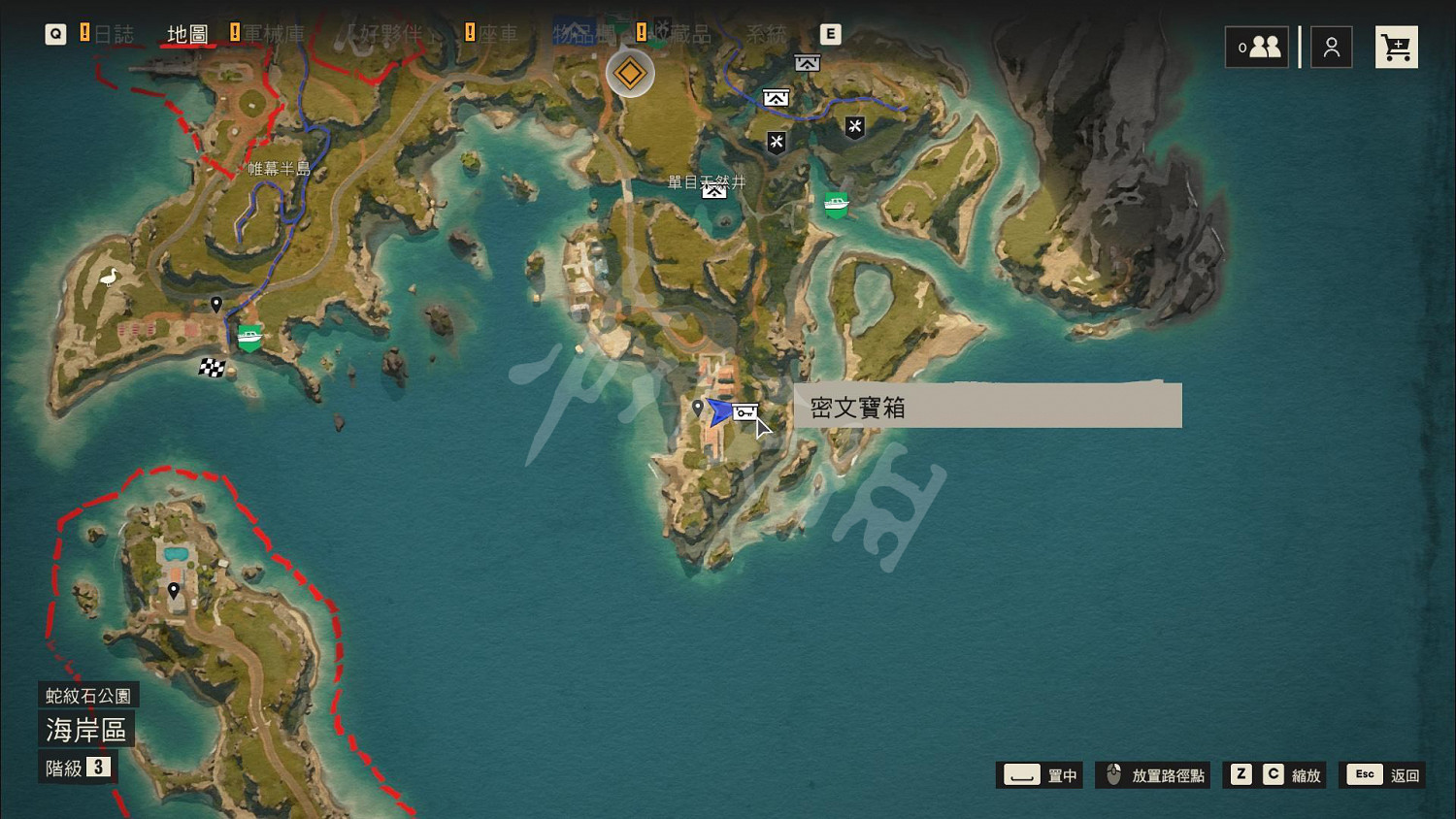Open the 系統 system menu
Viewport: 1456px width, 819px height.
pos(767,33)
